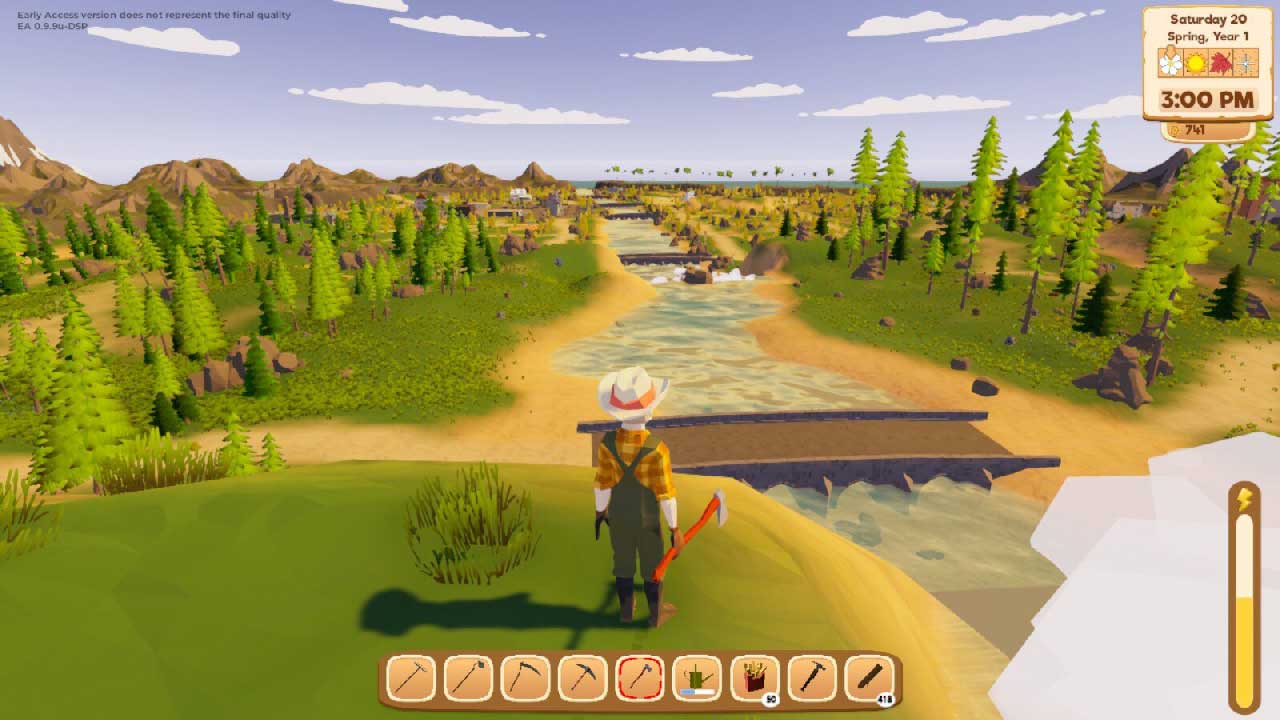Switch to the pickaxe slot
Viewport: 1280px width, 720px height.
(583, 679)
